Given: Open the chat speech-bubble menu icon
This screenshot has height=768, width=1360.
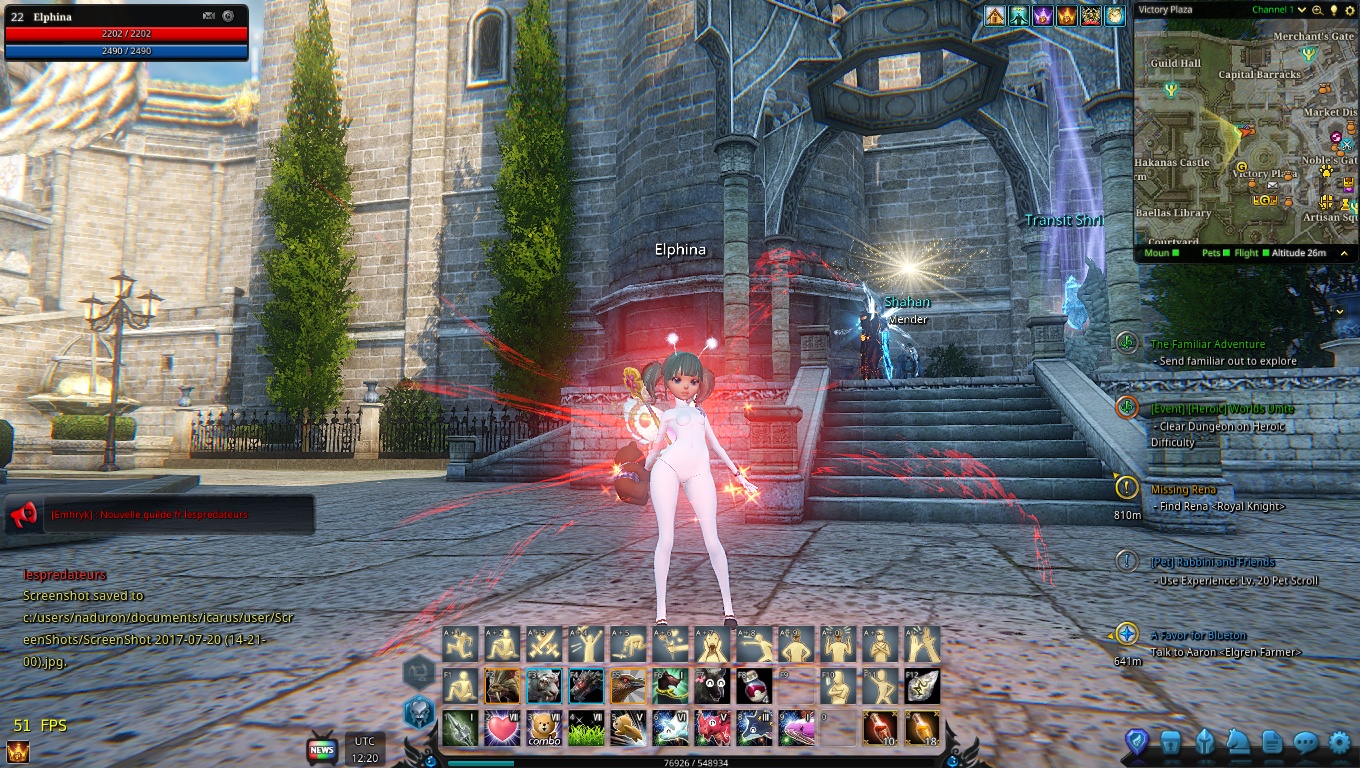Looking at the screenshot, I should pyautogui.click(x=1306, y=742).
